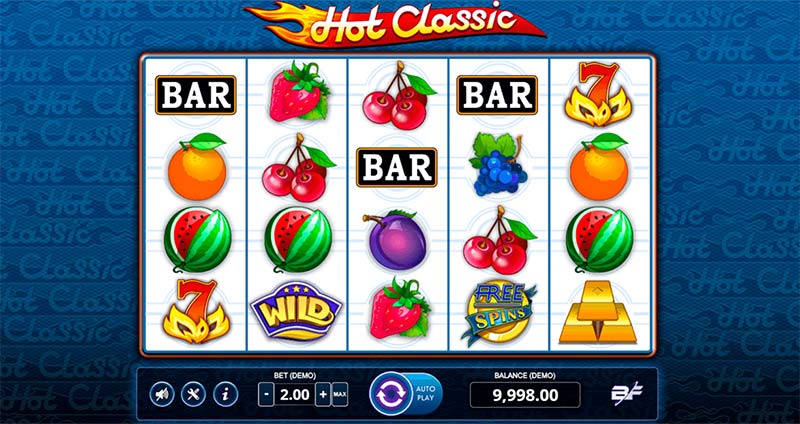Open settings with the wrench icon
The image size is (800, 424).
(x=194, y=394)
